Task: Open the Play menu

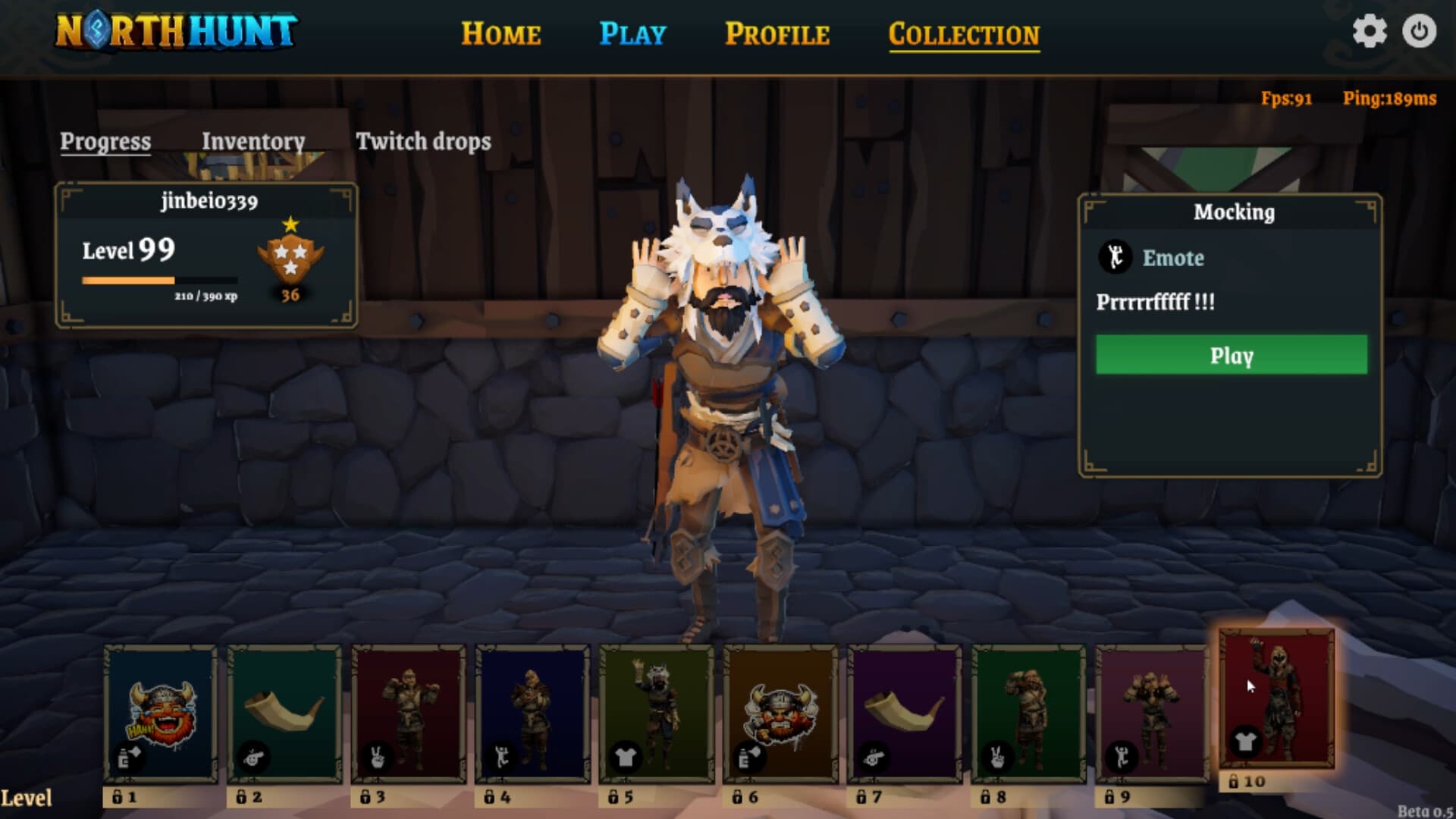Action: (x=632, y=34)
